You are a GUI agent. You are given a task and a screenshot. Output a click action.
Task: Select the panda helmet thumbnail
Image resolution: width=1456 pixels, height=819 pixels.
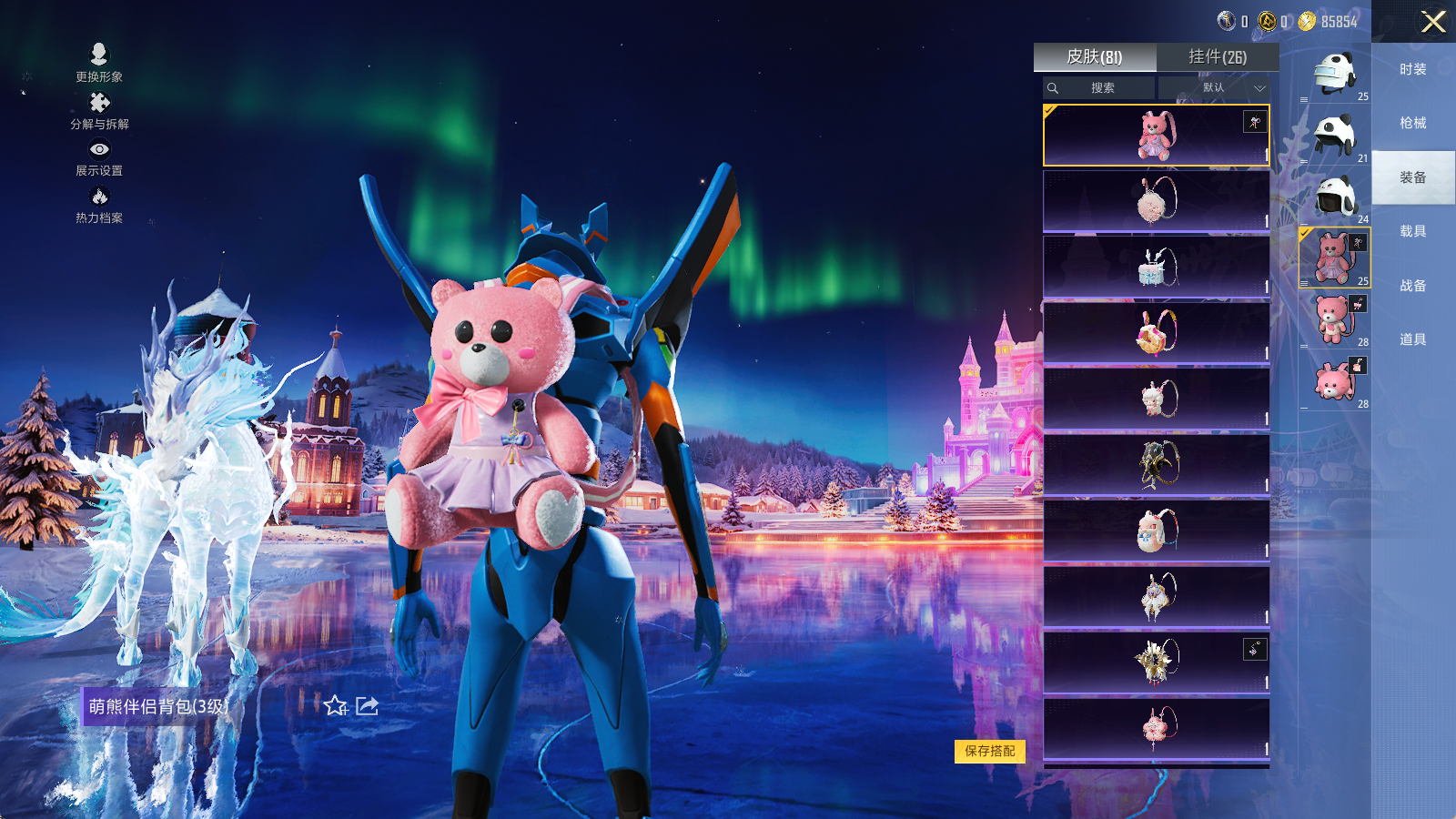pyautogui.click(x=1335, y=135)
